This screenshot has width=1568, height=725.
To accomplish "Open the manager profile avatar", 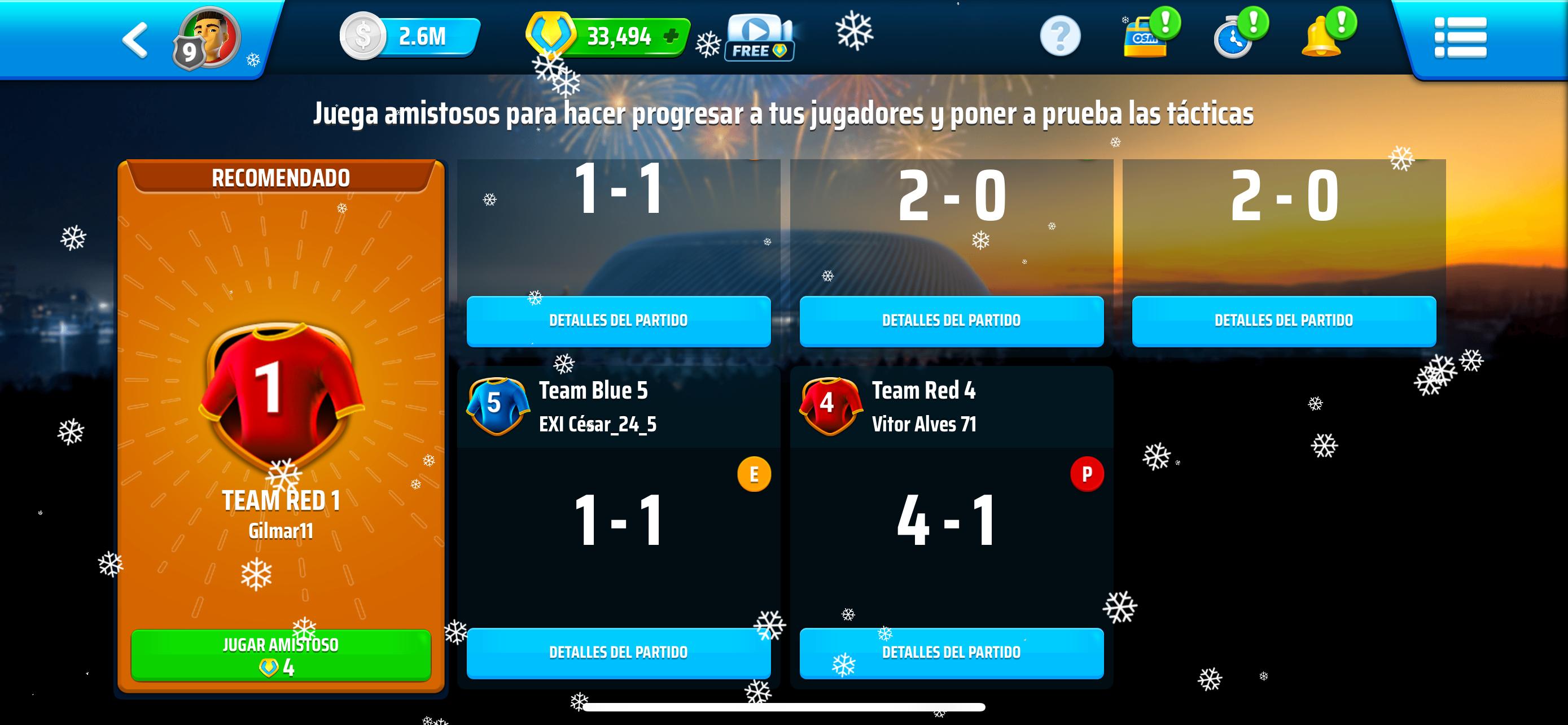I will [209, 38].
